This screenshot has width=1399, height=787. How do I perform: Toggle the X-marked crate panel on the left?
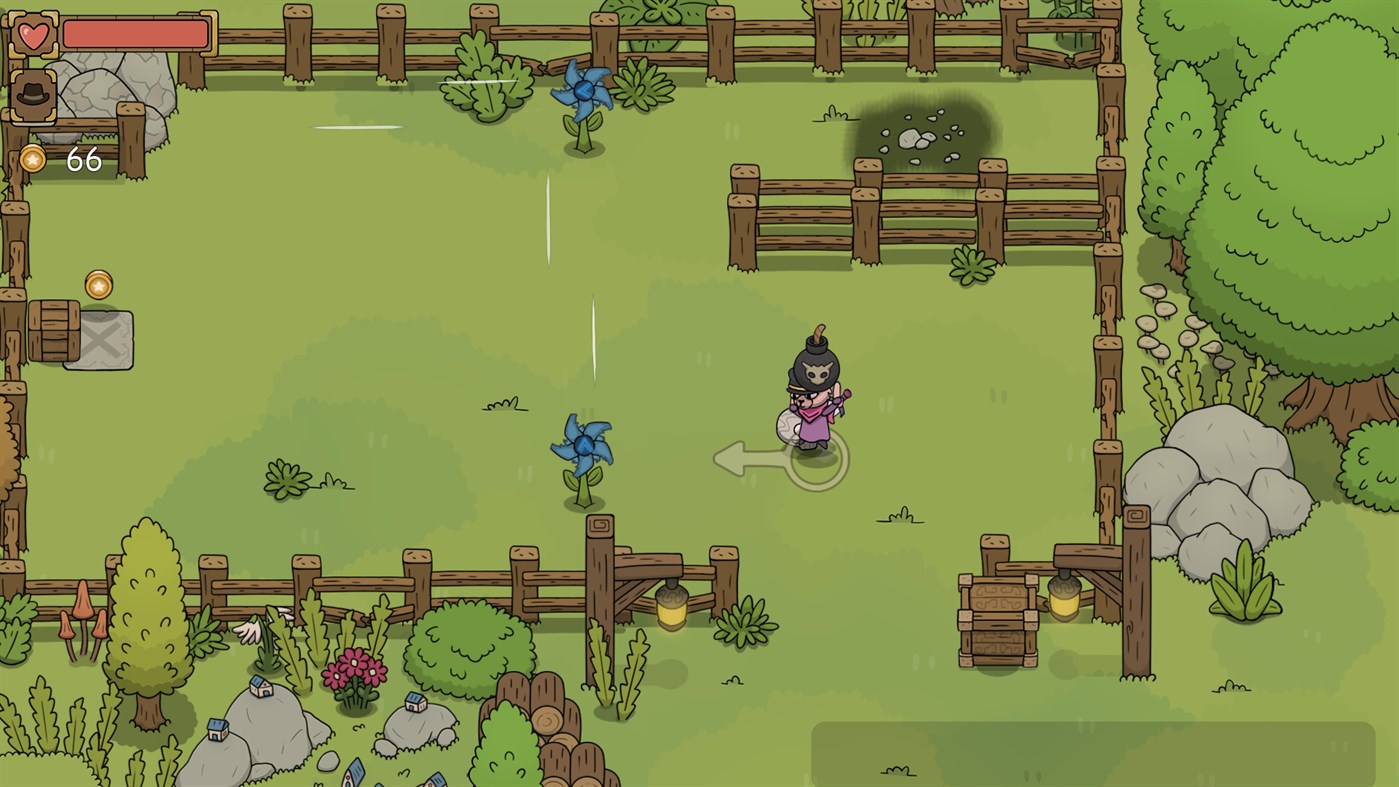[x=98, y=338]
